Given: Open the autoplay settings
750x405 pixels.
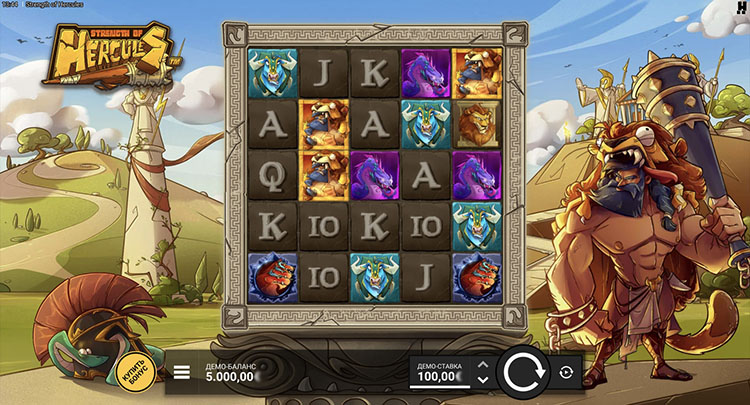Looking at the screenshot, I should click(x=566, y=373).
